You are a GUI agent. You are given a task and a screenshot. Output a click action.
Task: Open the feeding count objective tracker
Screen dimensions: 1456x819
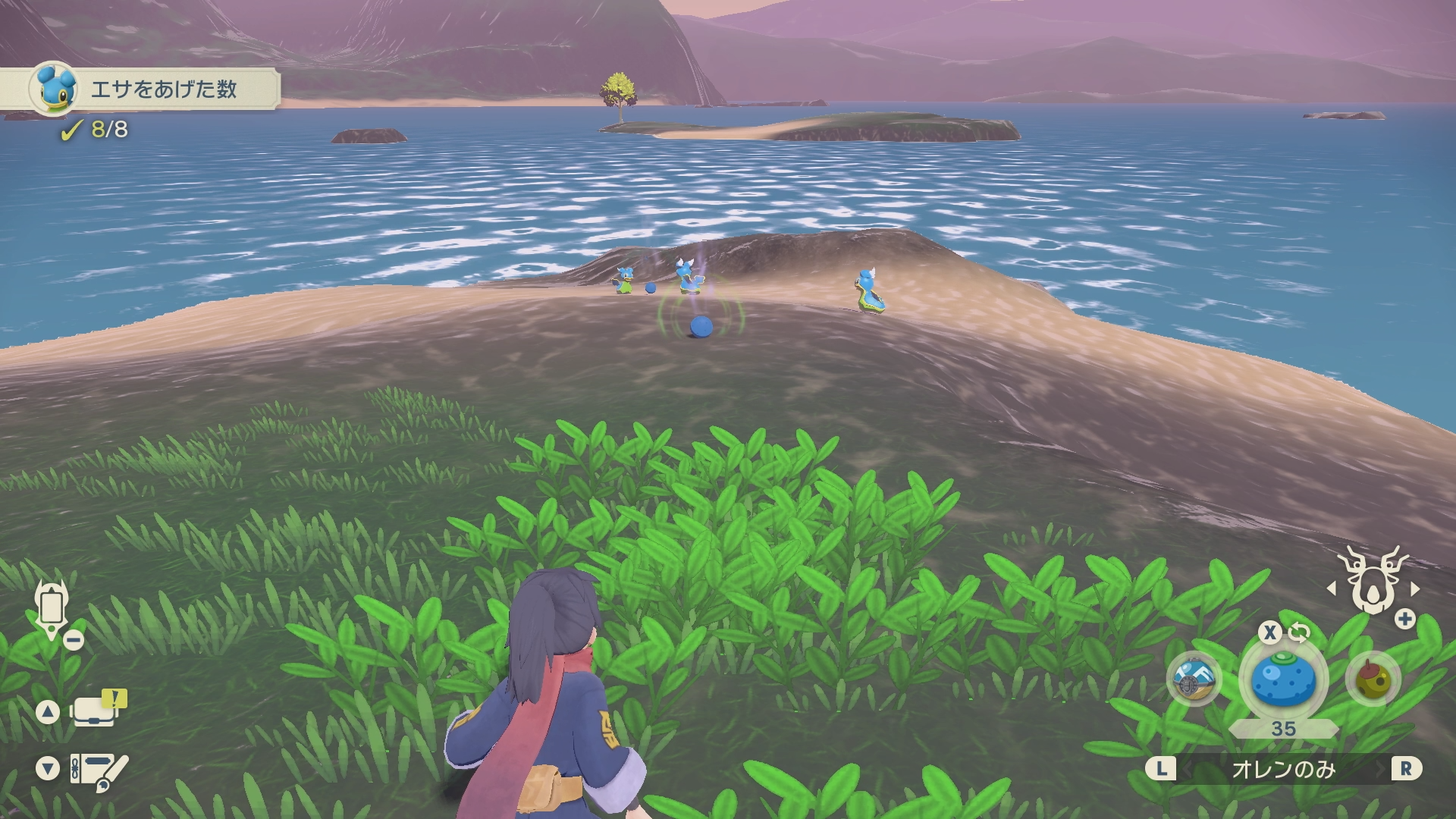pyautogui.click(x=163, y=89)
